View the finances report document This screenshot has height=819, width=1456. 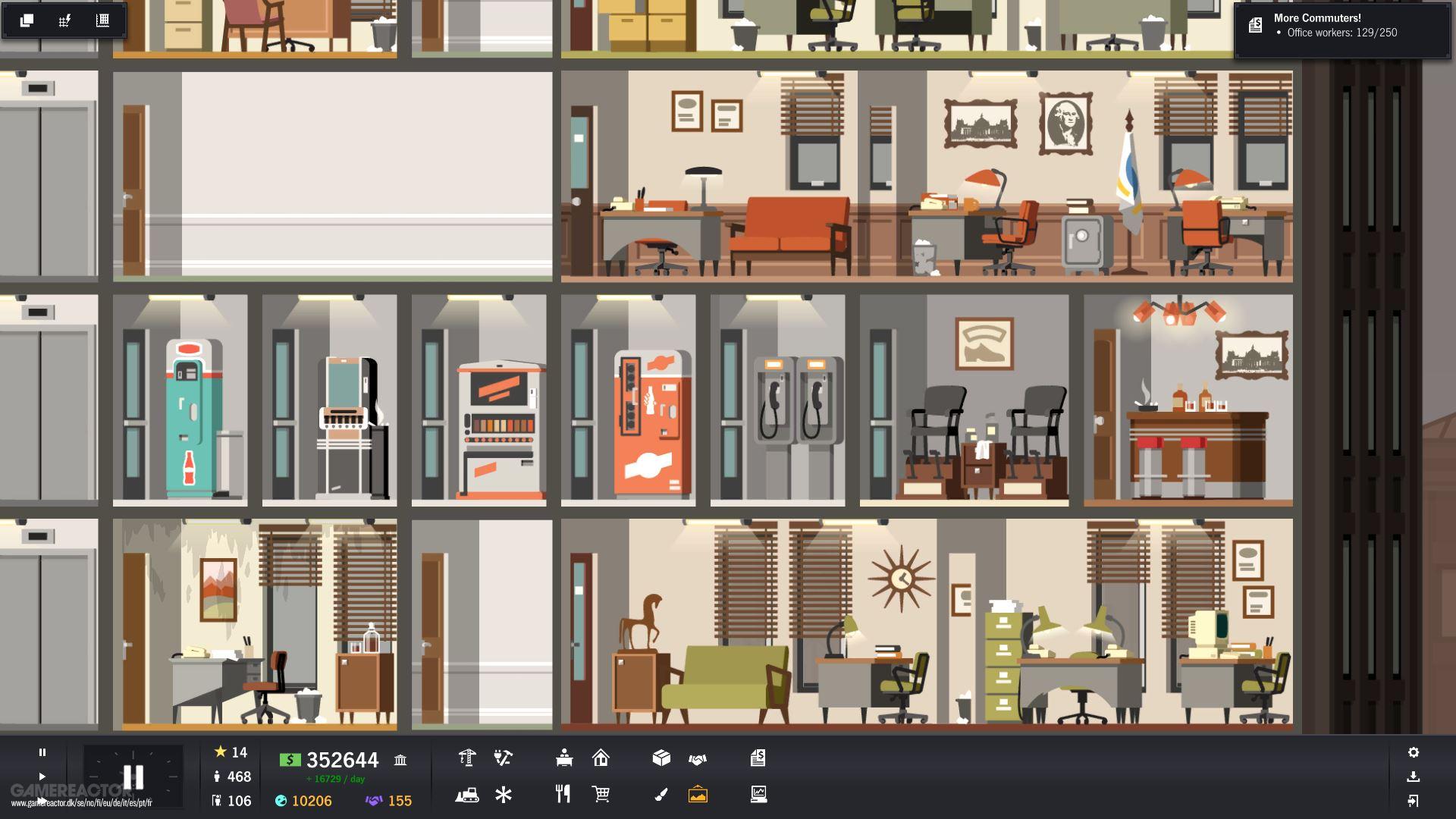tap(758, 758)
